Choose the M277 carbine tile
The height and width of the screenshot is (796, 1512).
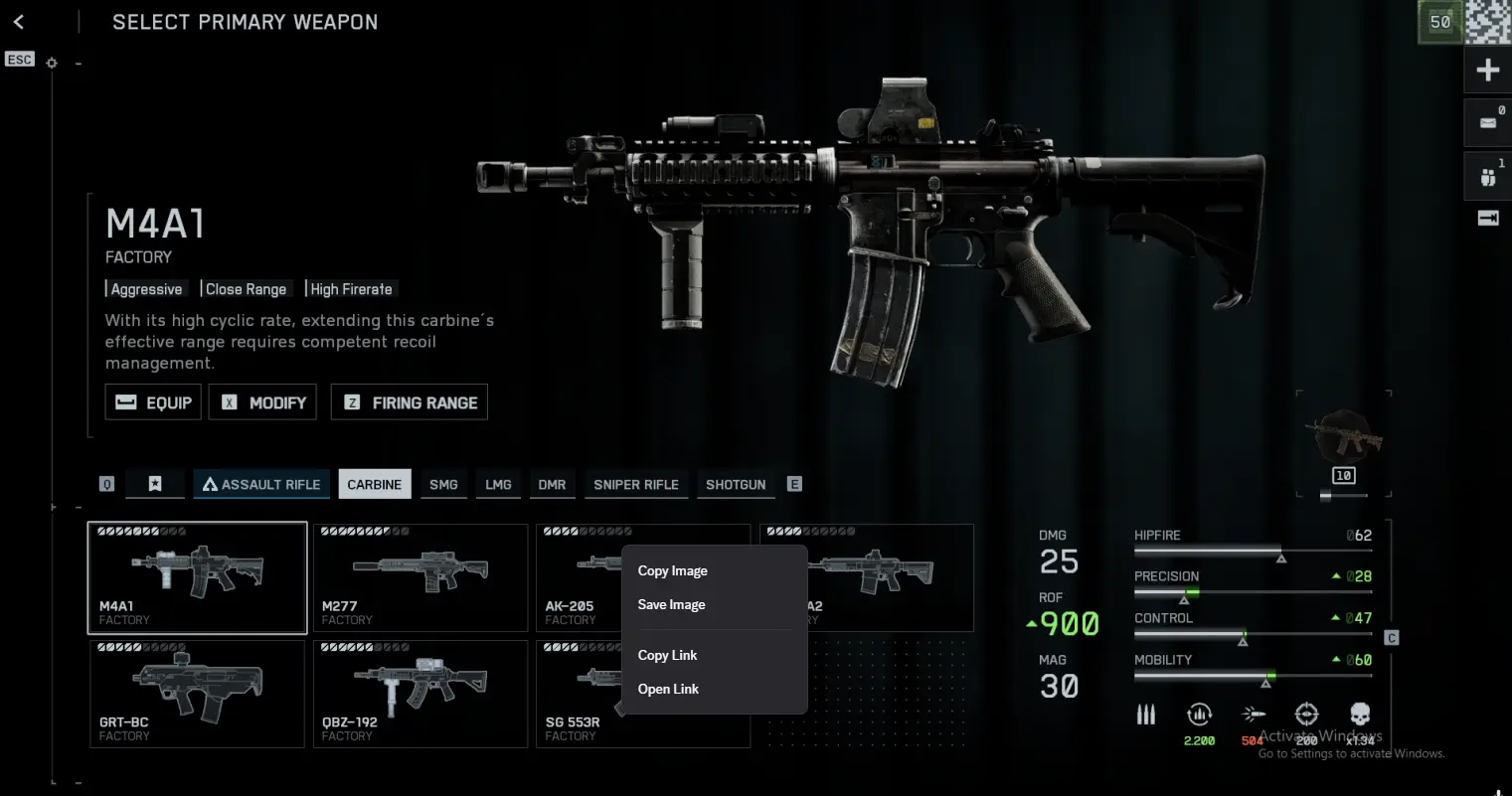[x=420, y=577]
